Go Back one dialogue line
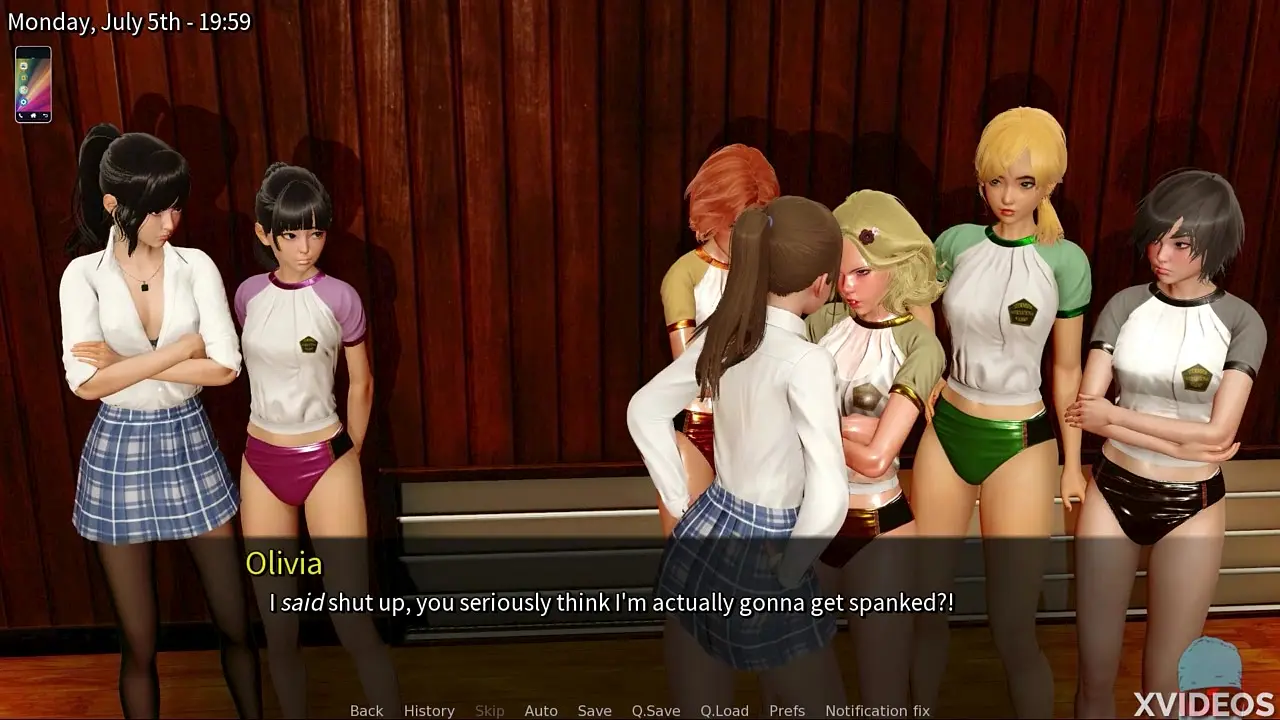The height and width of the screenshot is (720, 1280). [366, 710]
